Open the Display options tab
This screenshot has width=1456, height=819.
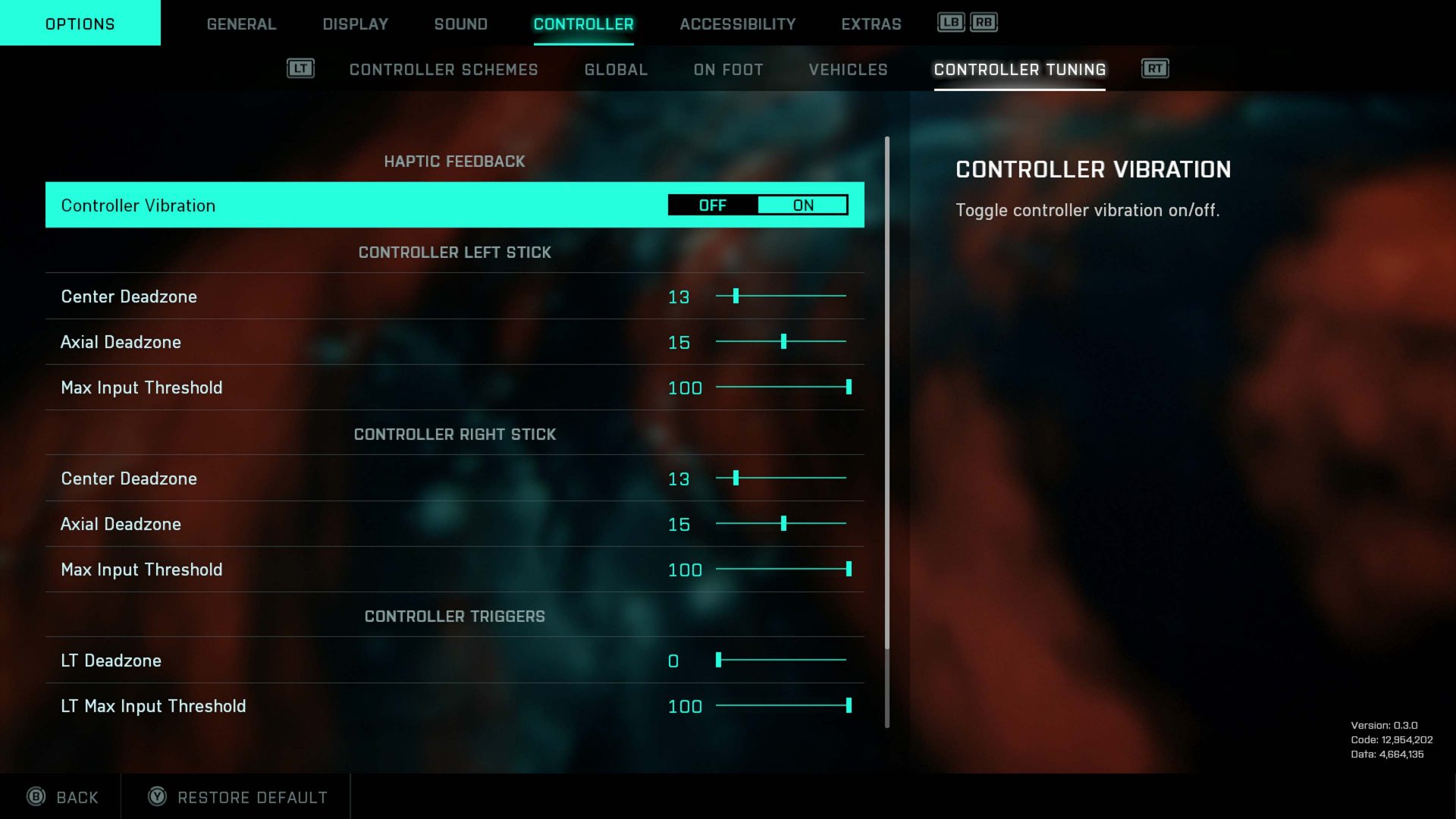click(354, 24)
